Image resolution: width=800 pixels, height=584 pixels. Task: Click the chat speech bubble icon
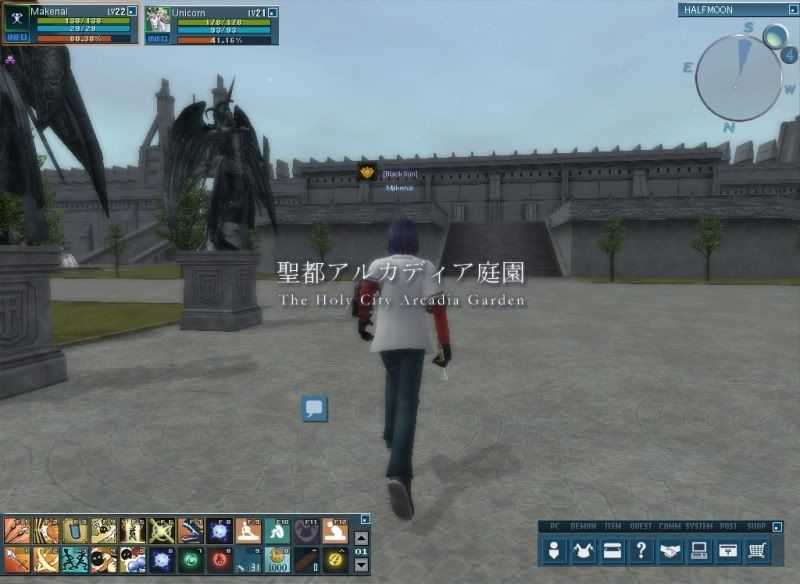[315, 408]
